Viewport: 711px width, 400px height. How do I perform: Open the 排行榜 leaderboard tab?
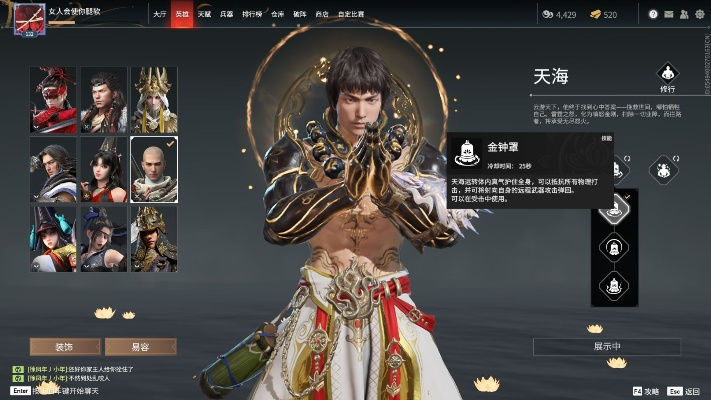[252, 15]
